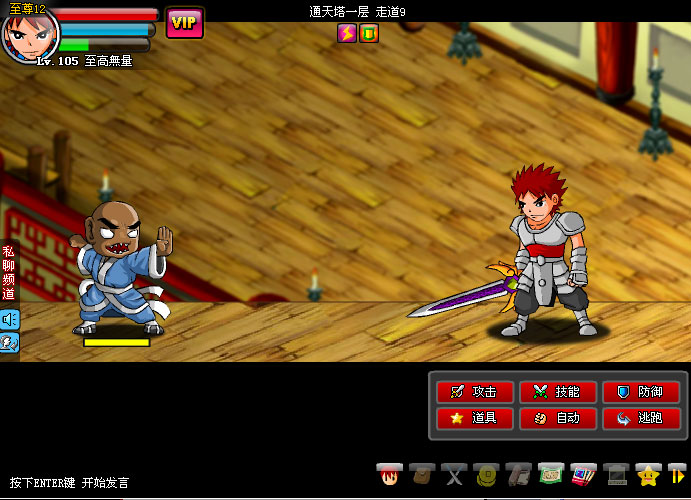Select the 防御 (Defend) command
The image size is (691, 500).
point(640,392)
